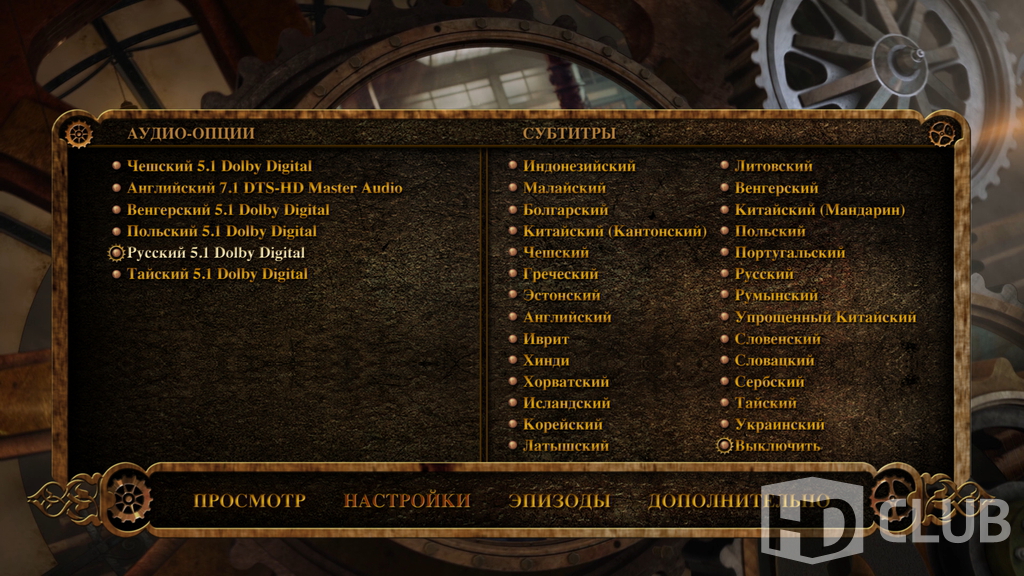Go to the ЭПИЗОДЫ menu

(558, 500)
